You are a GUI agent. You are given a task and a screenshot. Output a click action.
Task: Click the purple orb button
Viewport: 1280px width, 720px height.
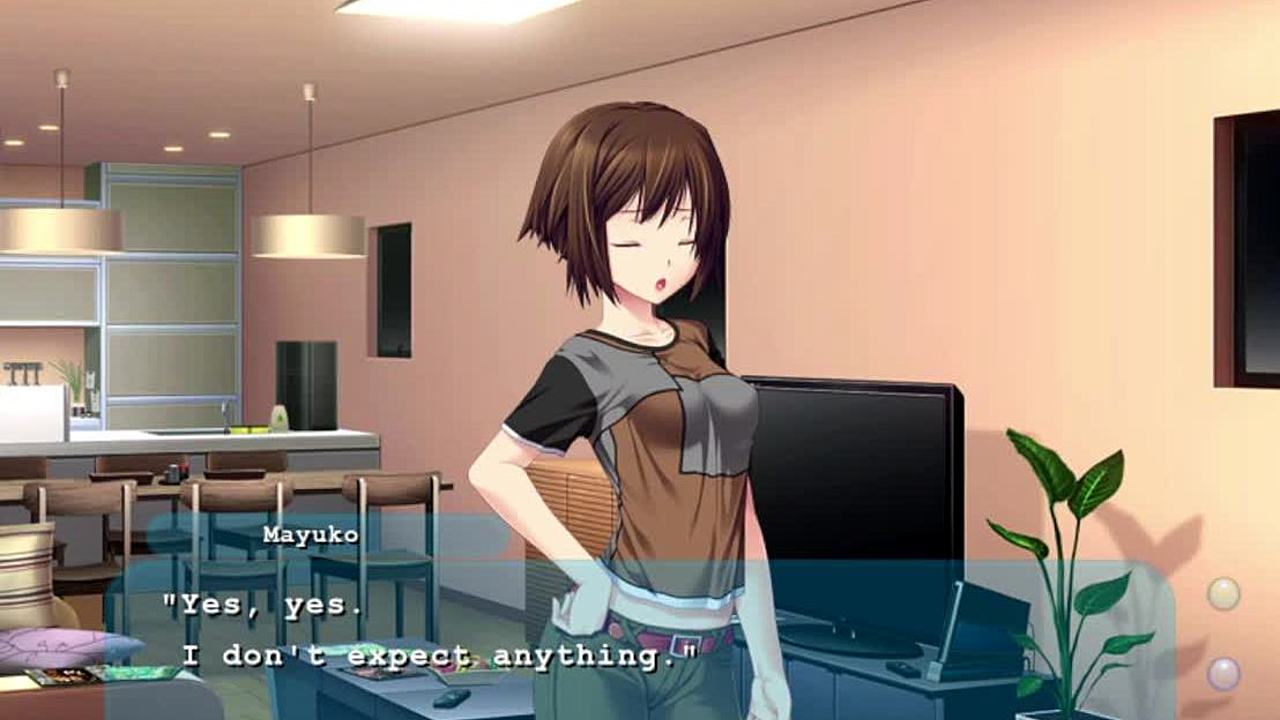[x=1223, y=673]
